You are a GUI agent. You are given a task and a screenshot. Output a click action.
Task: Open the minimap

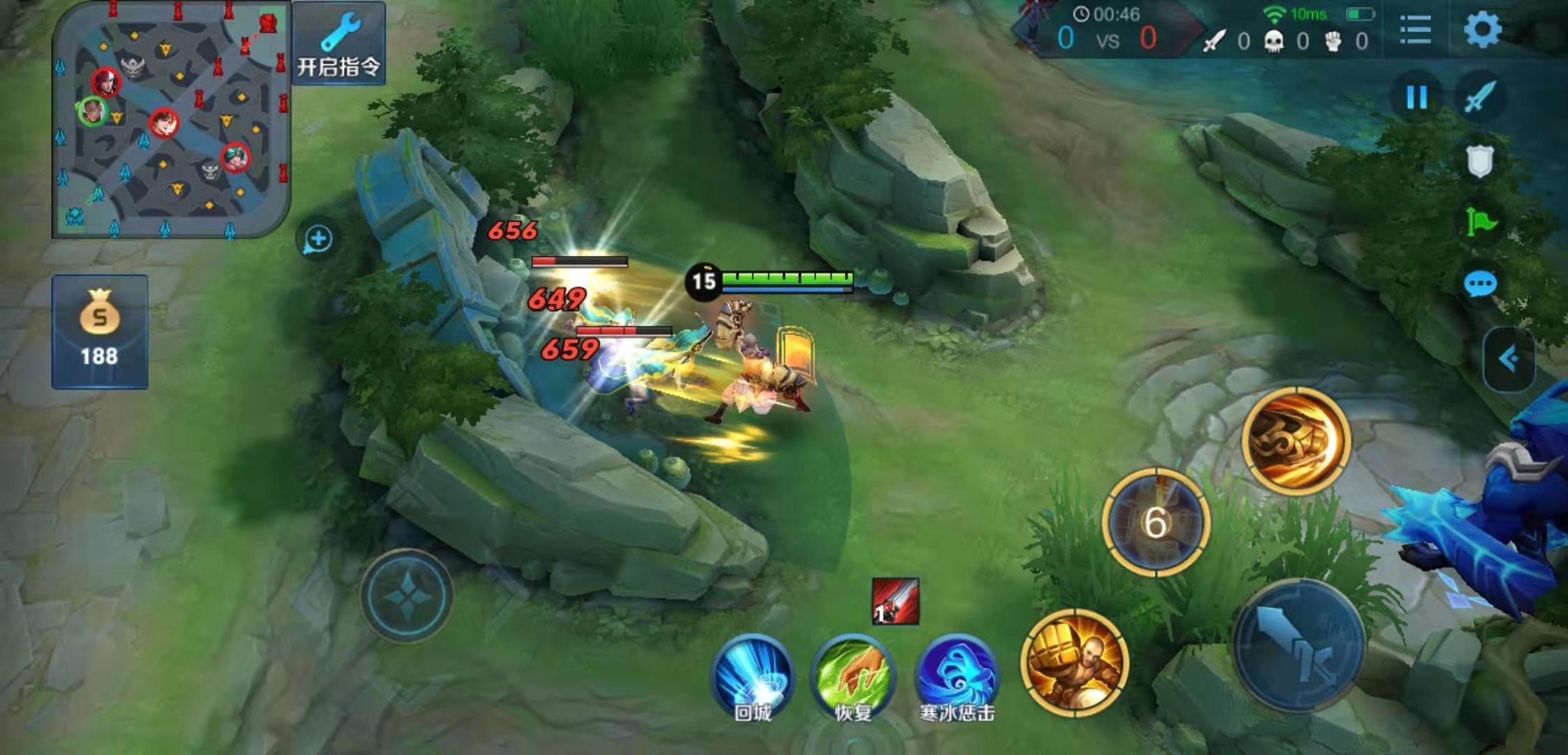tap(171, 119)
